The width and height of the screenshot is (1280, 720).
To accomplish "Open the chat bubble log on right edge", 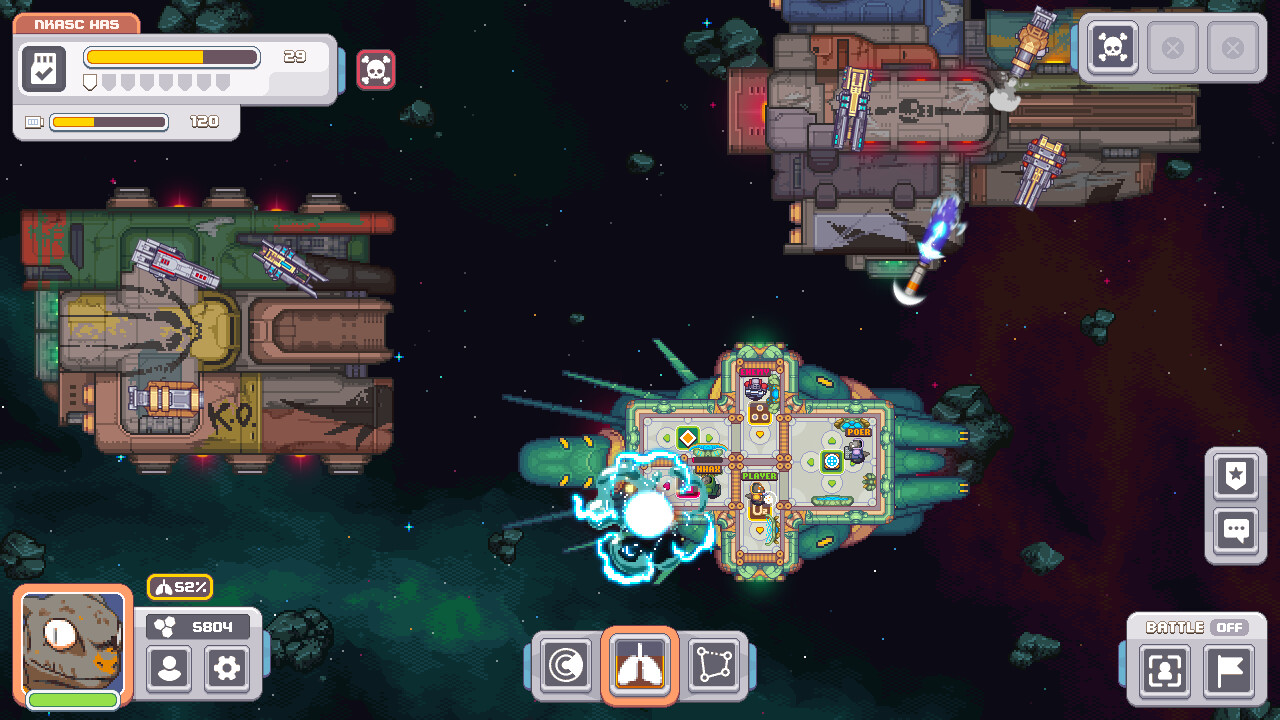I will (1235, 531).
